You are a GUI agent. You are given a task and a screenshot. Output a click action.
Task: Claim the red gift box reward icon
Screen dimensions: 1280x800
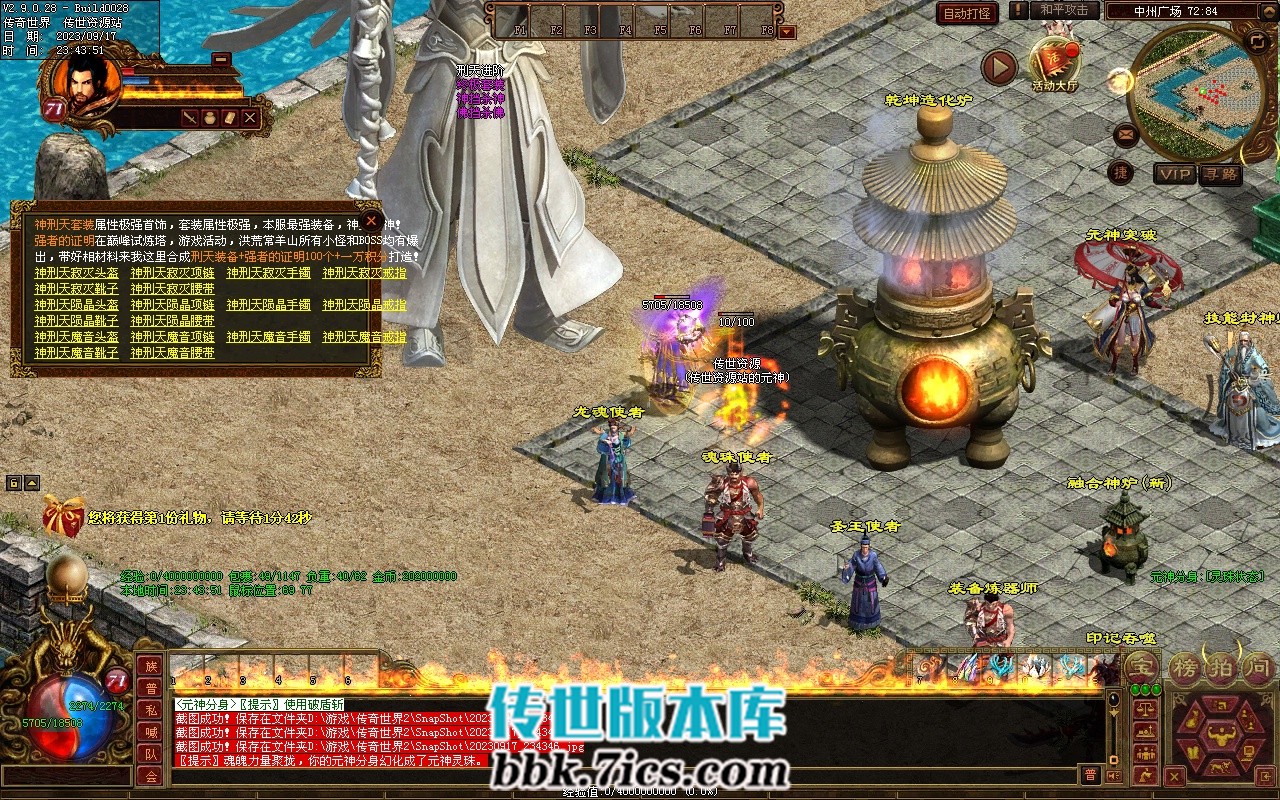[62, 516]
